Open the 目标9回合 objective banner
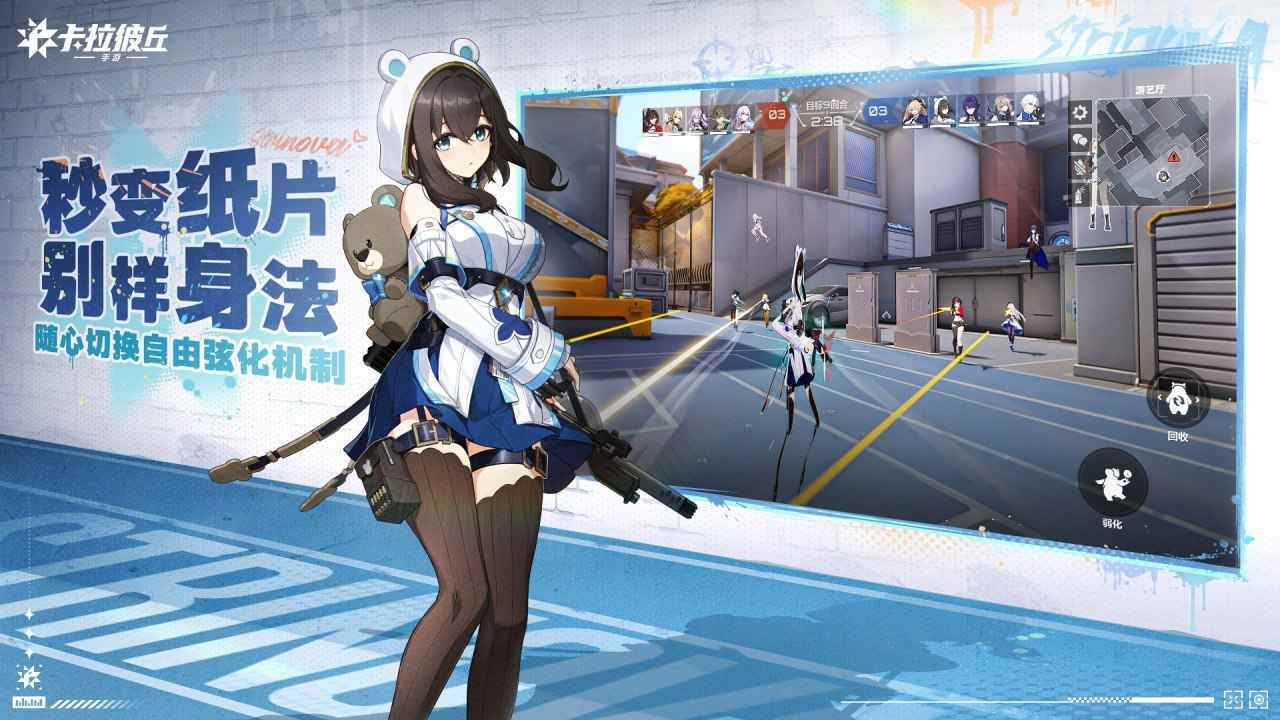Screen dimensions: 1280x720 point(827,105)
